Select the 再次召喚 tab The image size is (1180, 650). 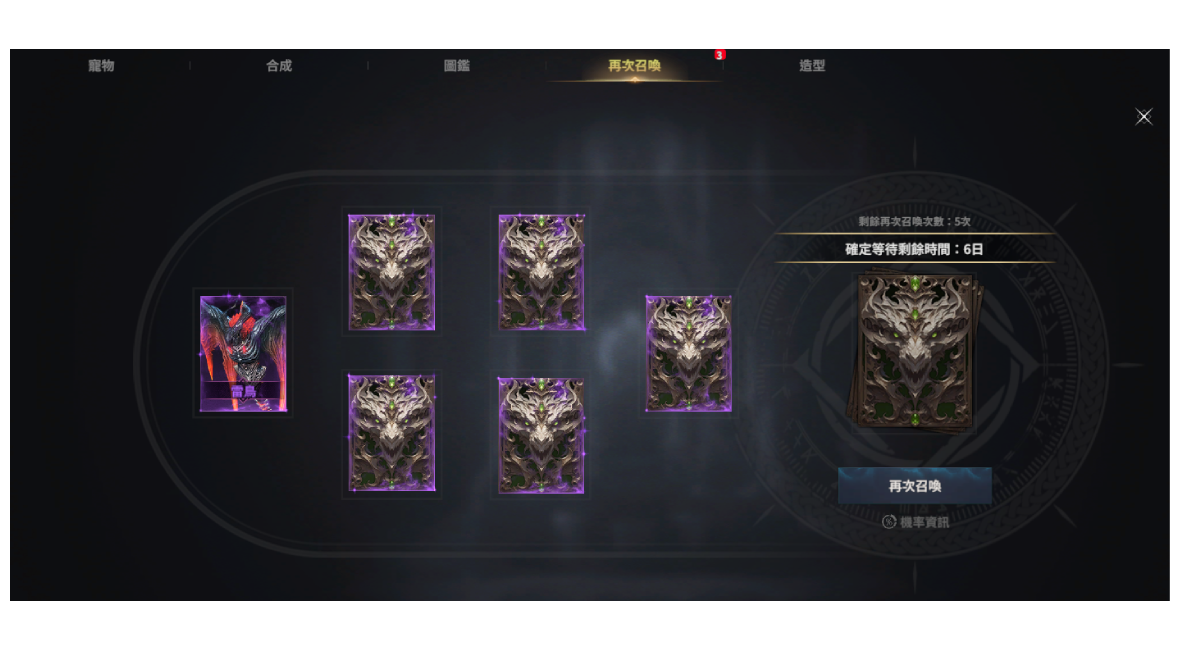click(634, 66)
